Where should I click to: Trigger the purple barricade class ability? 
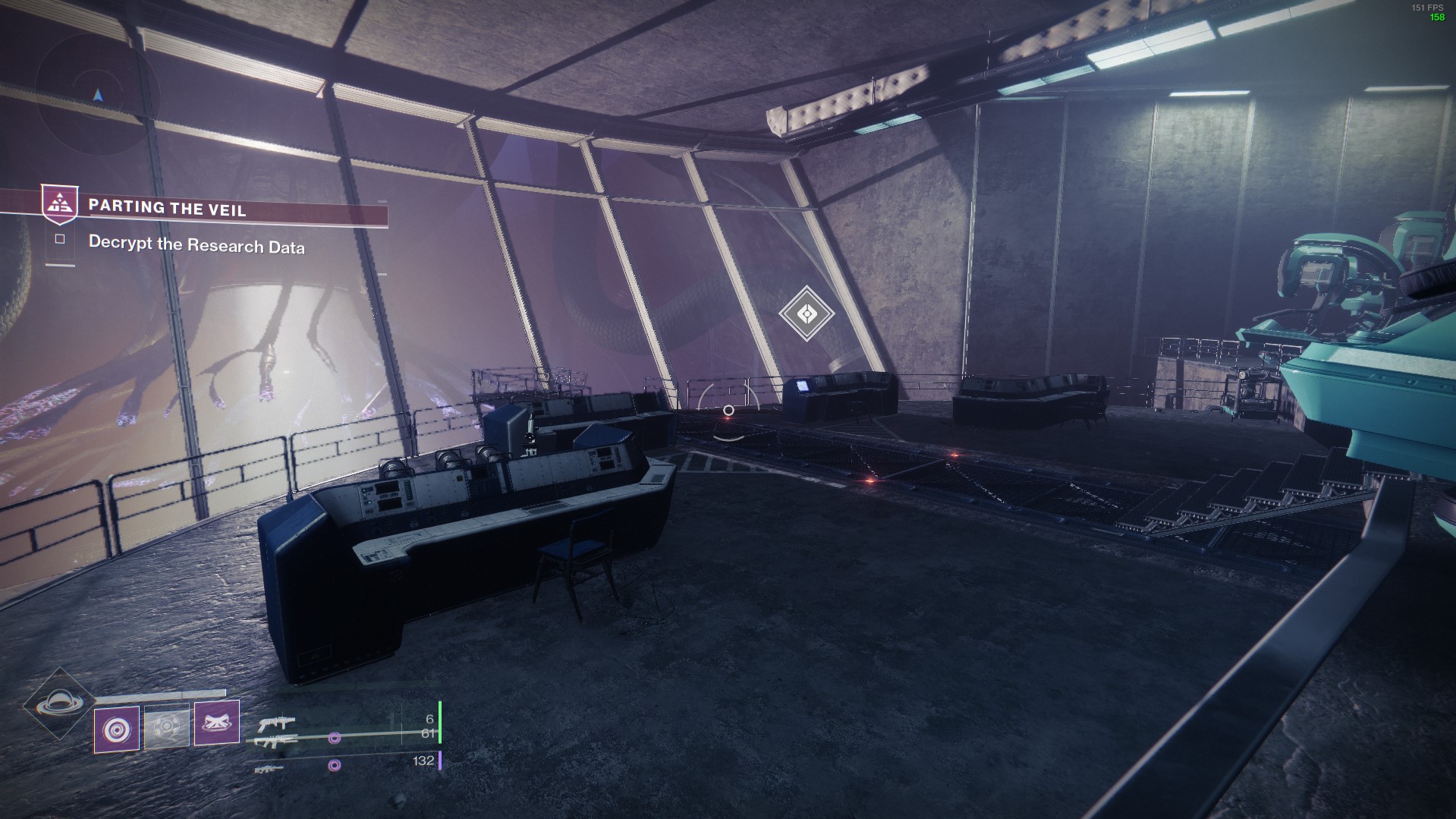(x=217, y=722)
